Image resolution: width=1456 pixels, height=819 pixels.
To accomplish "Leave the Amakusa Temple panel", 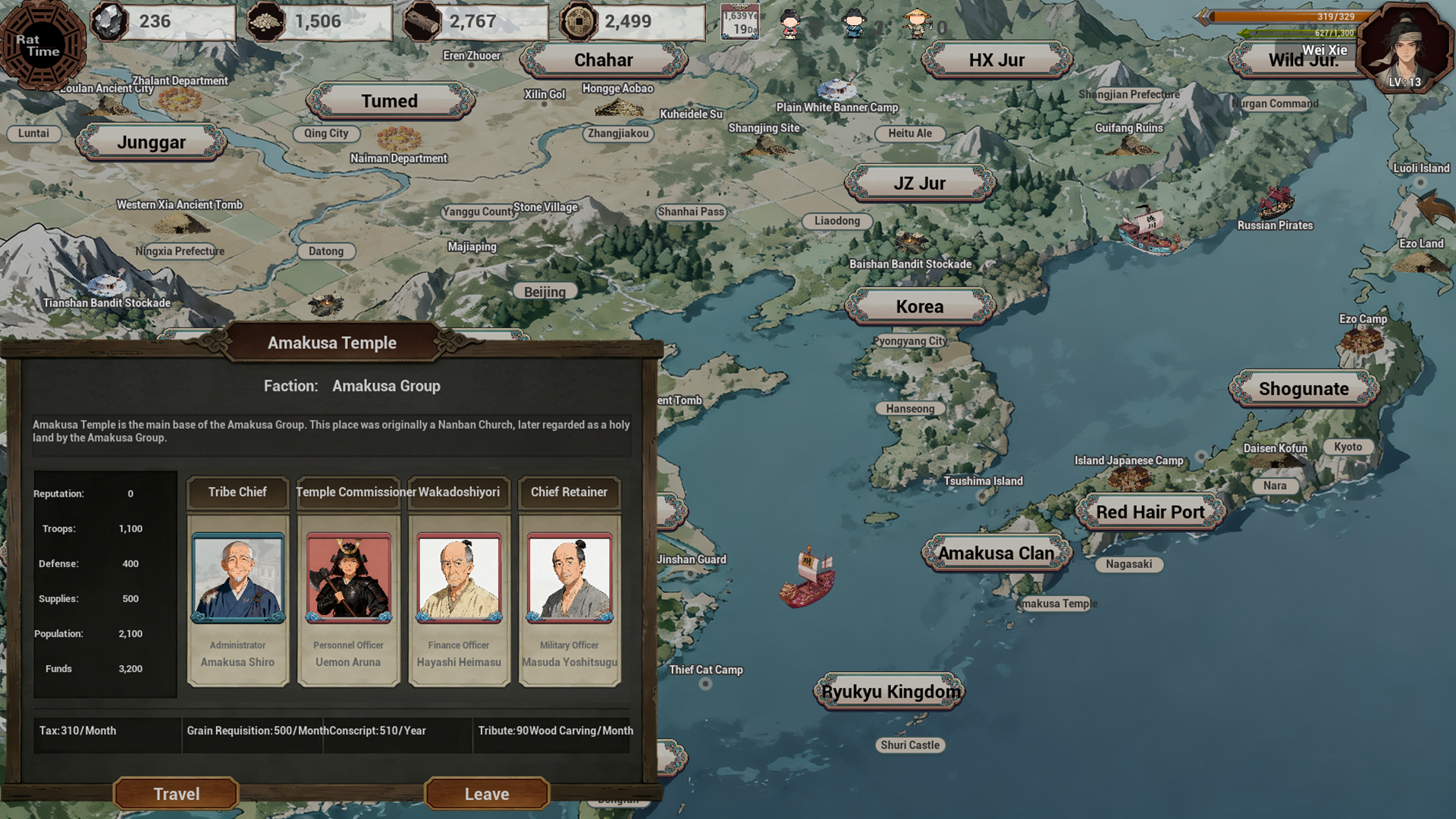I will [x=486, y=793].
